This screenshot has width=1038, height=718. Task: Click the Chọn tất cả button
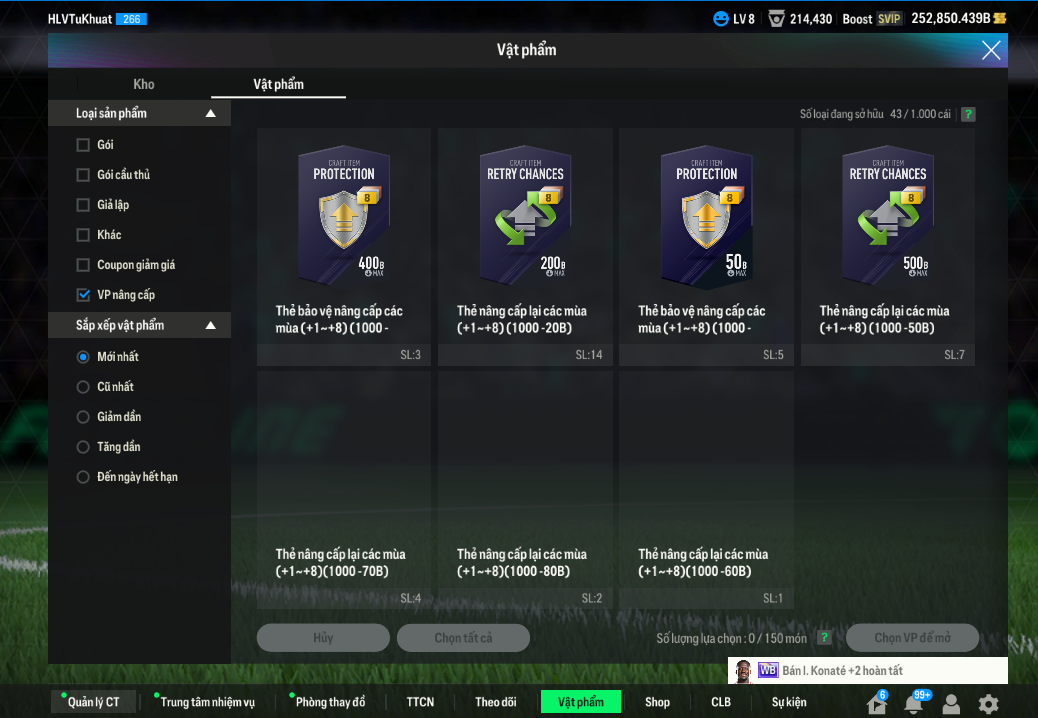pos(463,638)
